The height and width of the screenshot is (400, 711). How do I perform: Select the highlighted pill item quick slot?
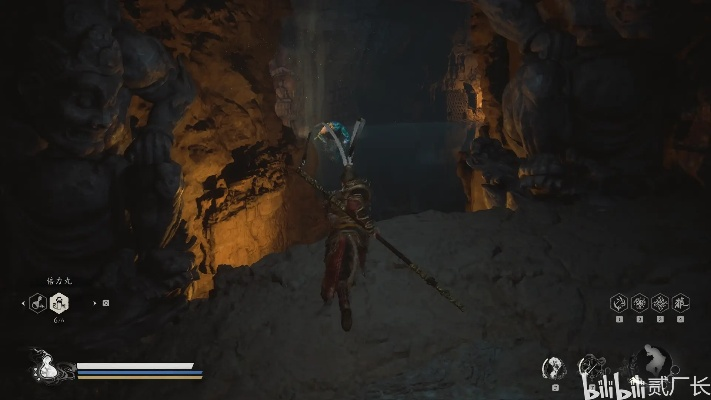tap(59, 301)
